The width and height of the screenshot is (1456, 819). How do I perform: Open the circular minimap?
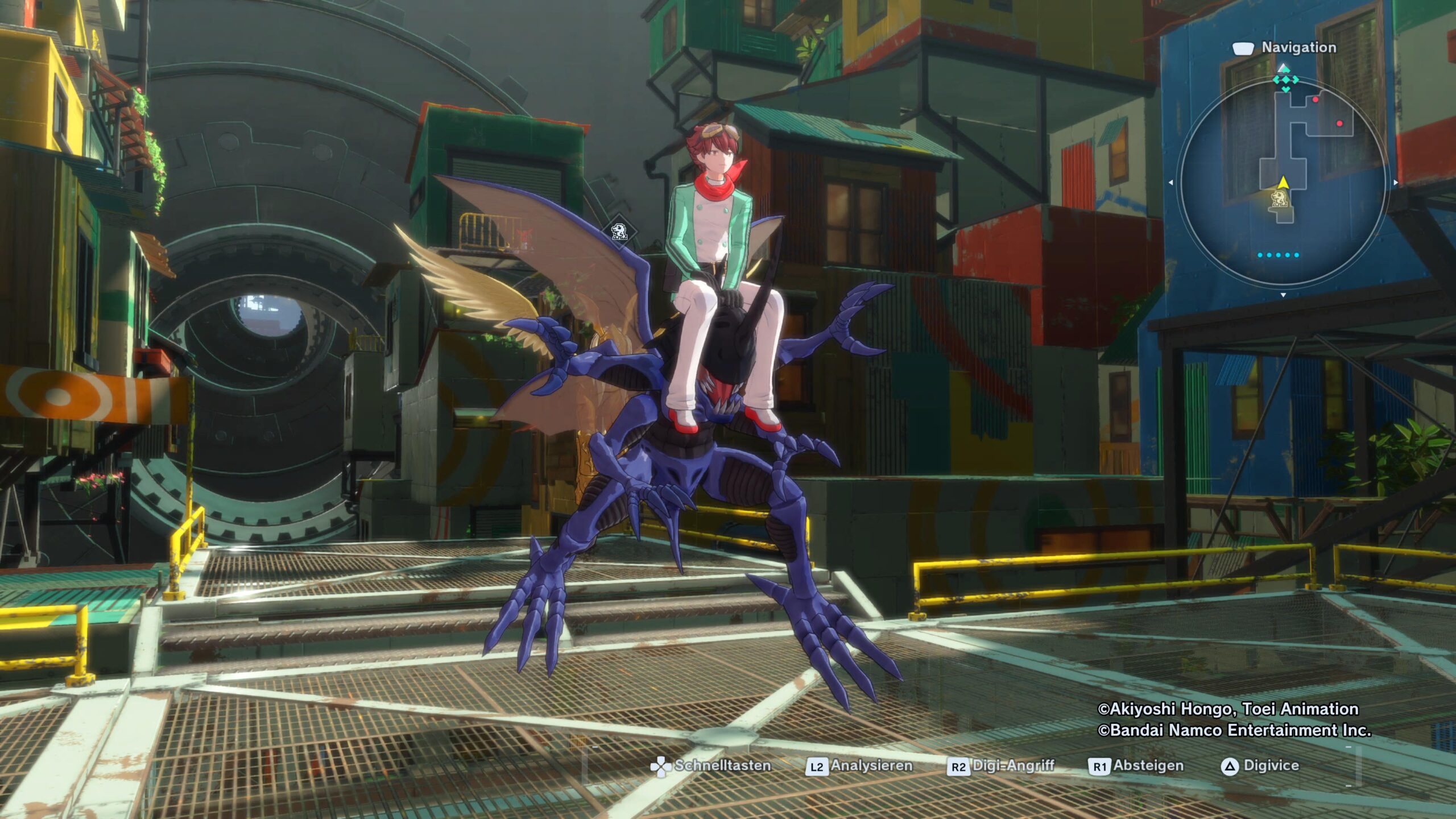coord(1283,182)
